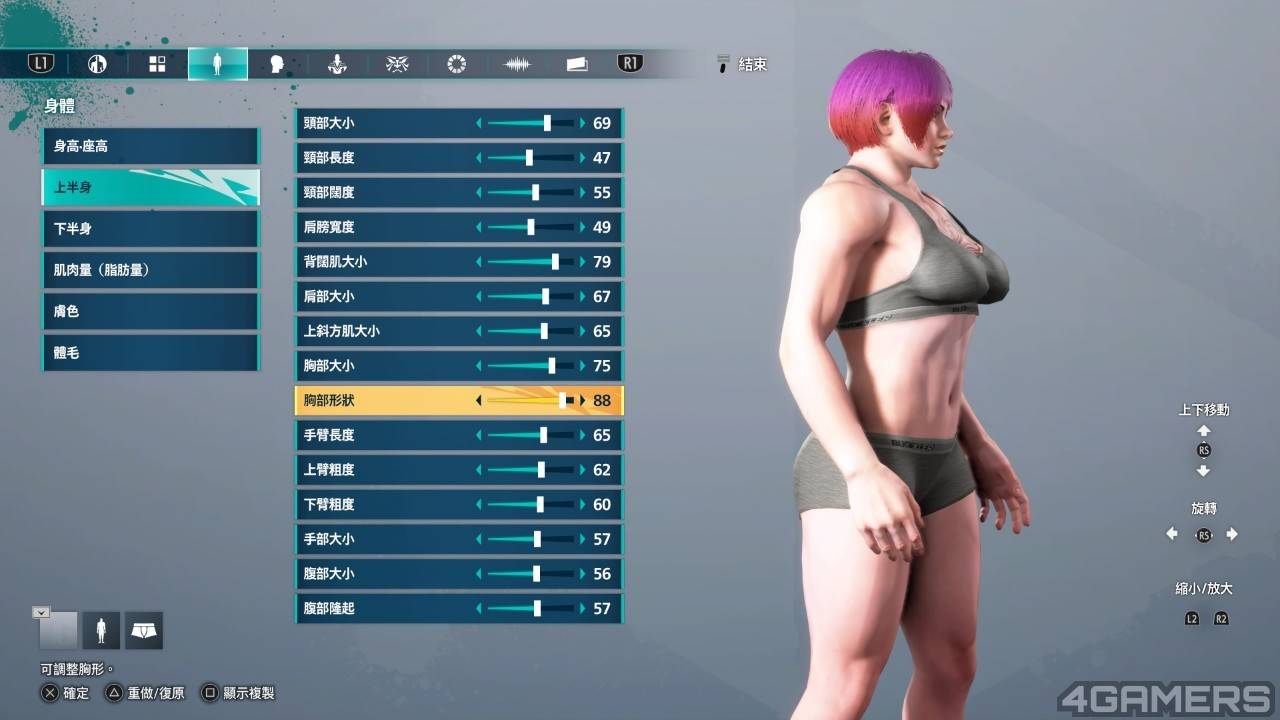Screen dimensions: 1280x720
Task: Click the up arrow icon under 上下移動
Action: click(x=1204, y=430)
